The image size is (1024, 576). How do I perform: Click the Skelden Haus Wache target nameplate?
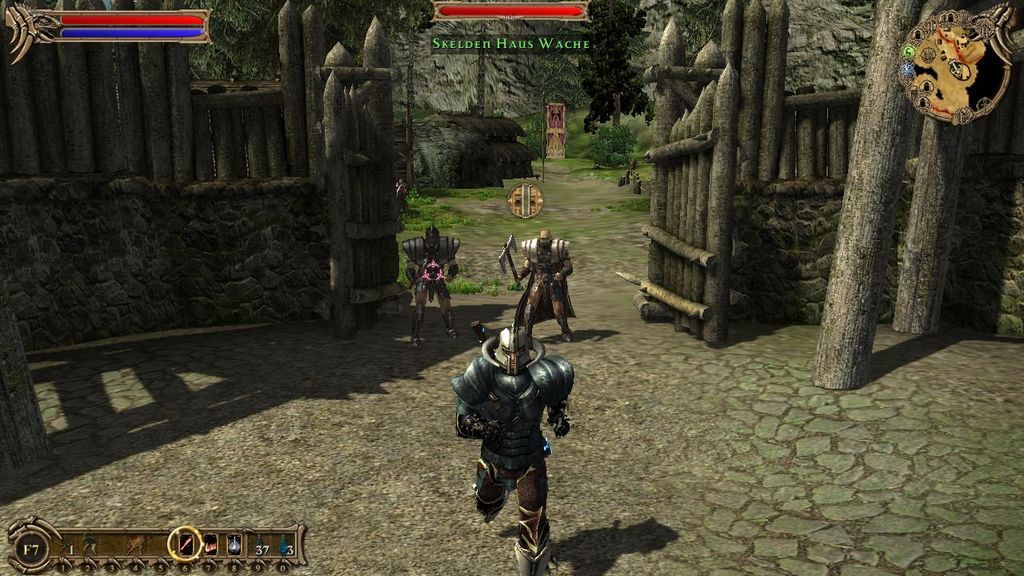510,44
